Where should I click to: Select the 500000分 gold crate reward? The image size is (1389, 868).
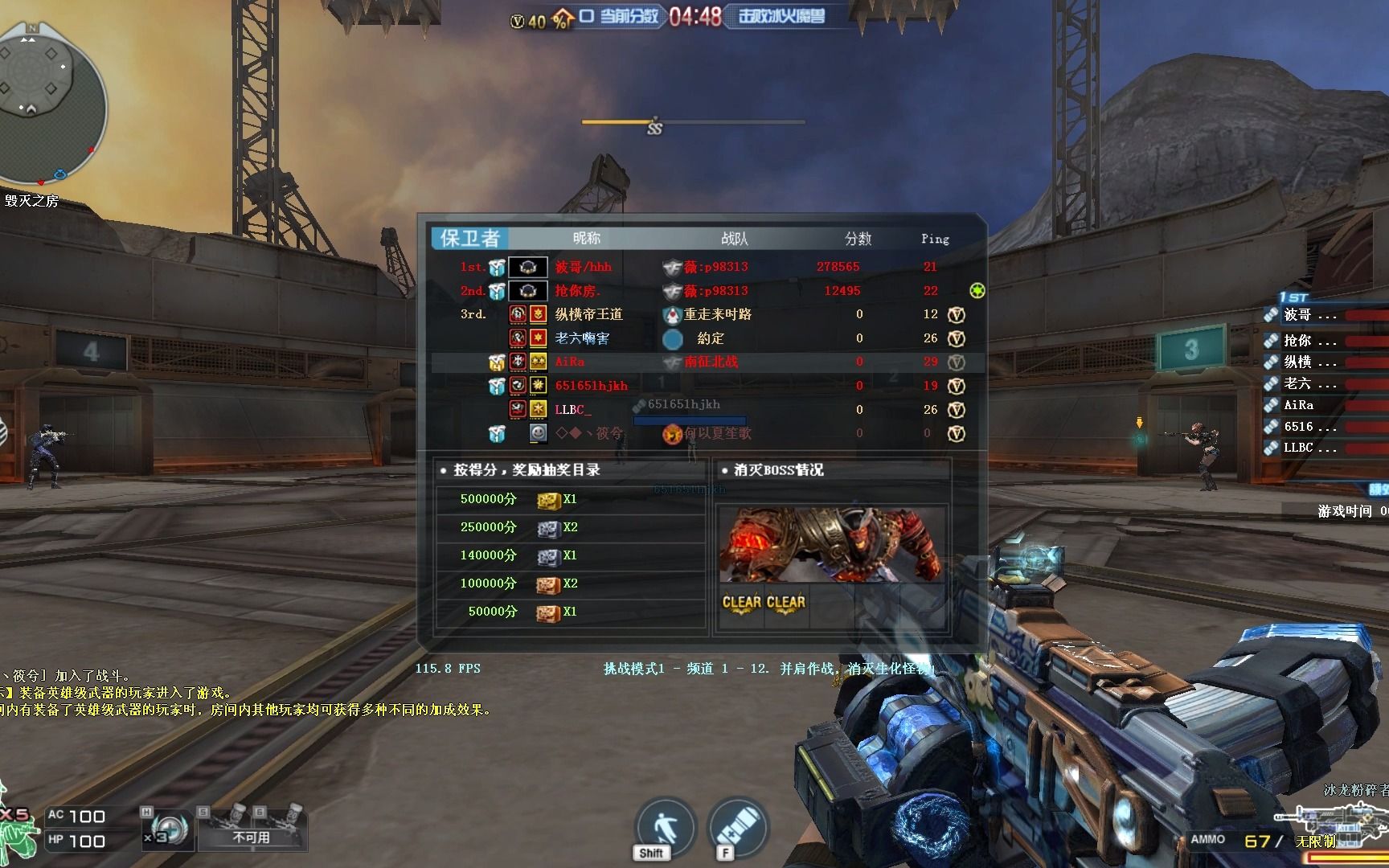(x=548, y=499)
